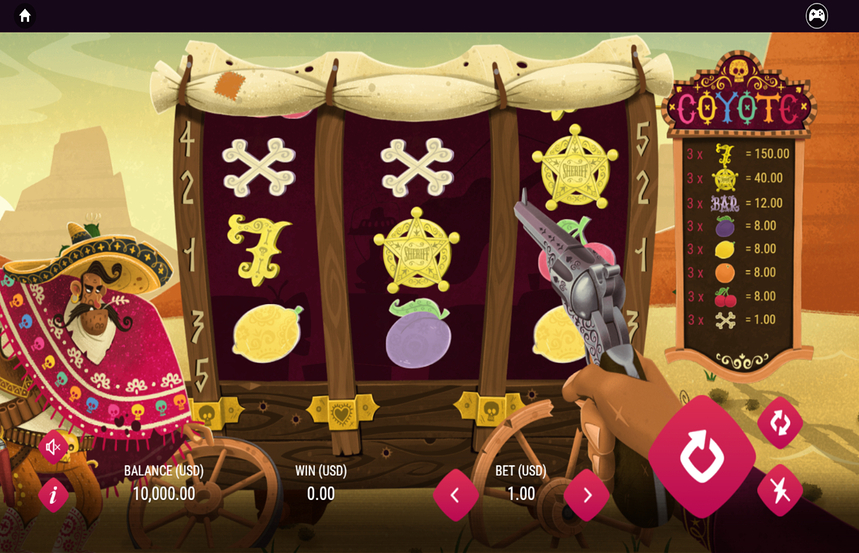Decrease the bet with the left arrow
Screen dimensions: 859x553
click(x=455, y=494)
